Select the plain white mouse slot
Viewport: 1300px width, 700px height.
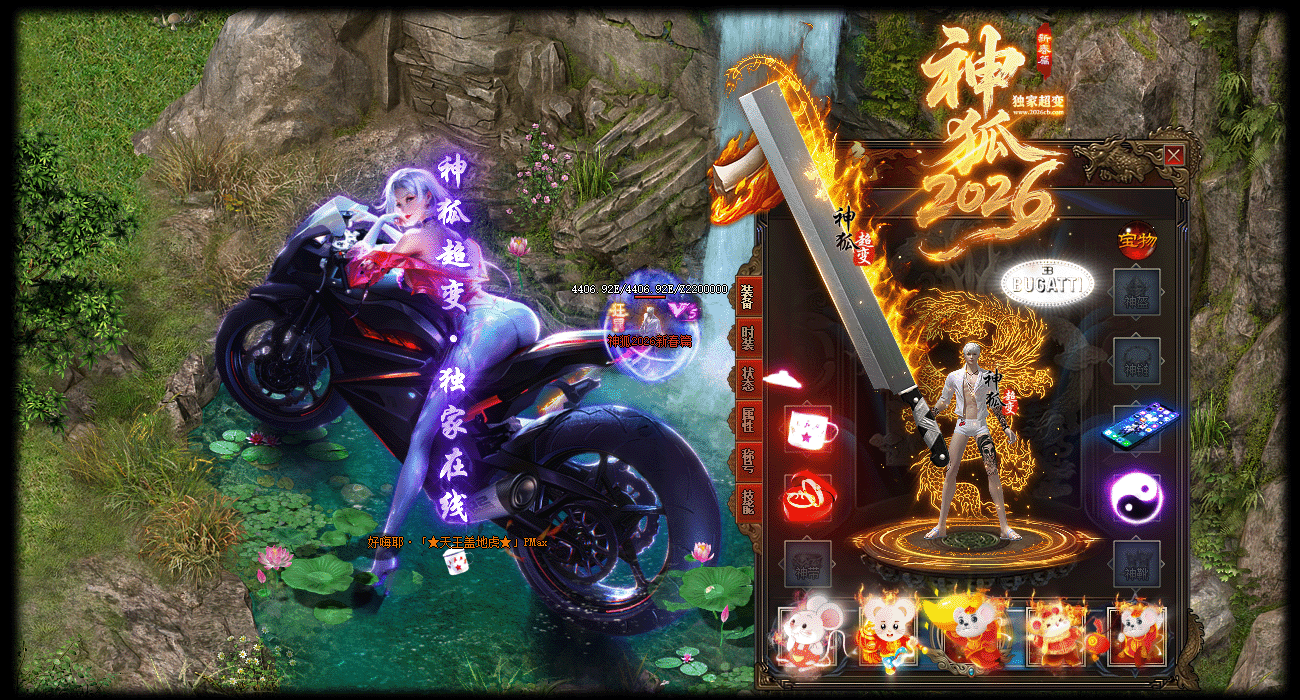(x=806, y=634)
